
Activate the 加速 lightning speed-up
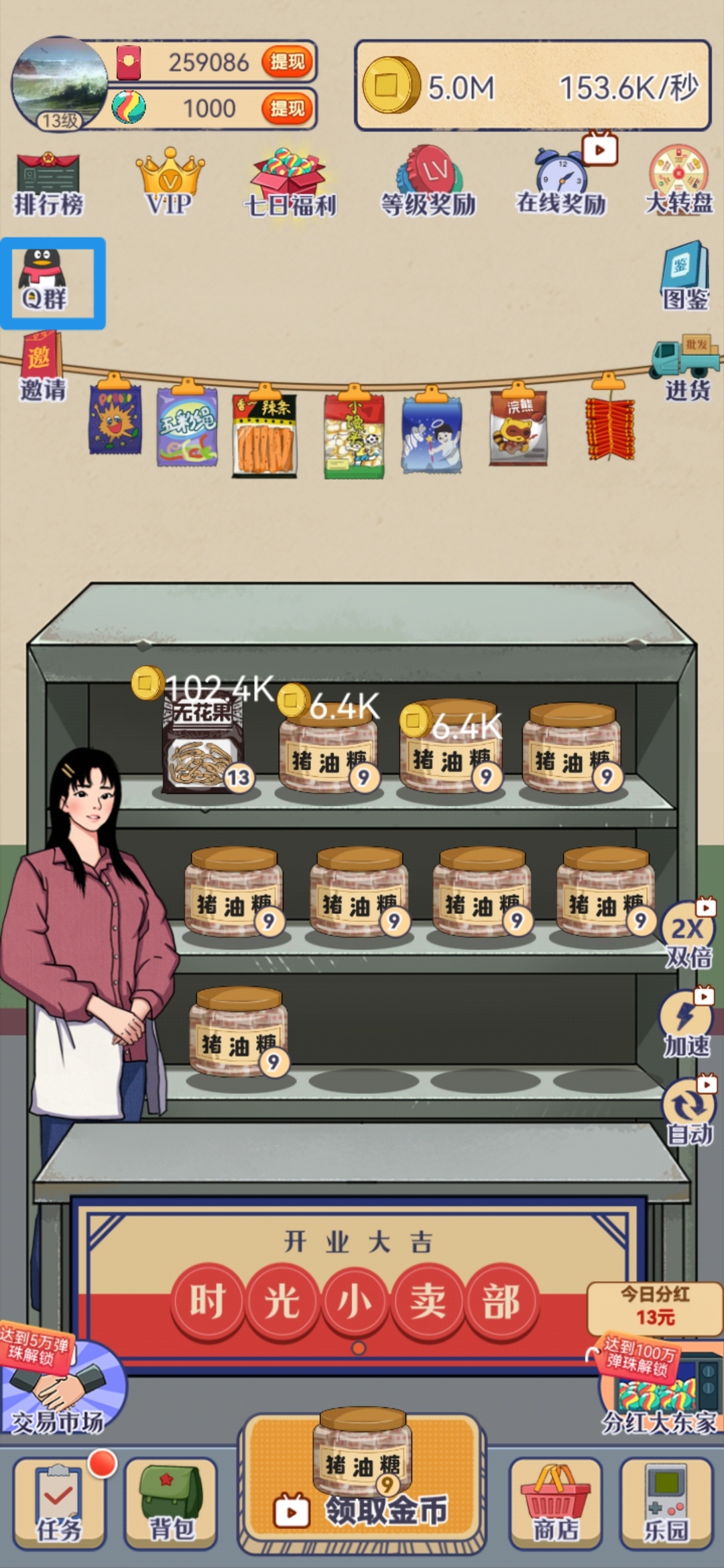click(x=686, y=1024)
